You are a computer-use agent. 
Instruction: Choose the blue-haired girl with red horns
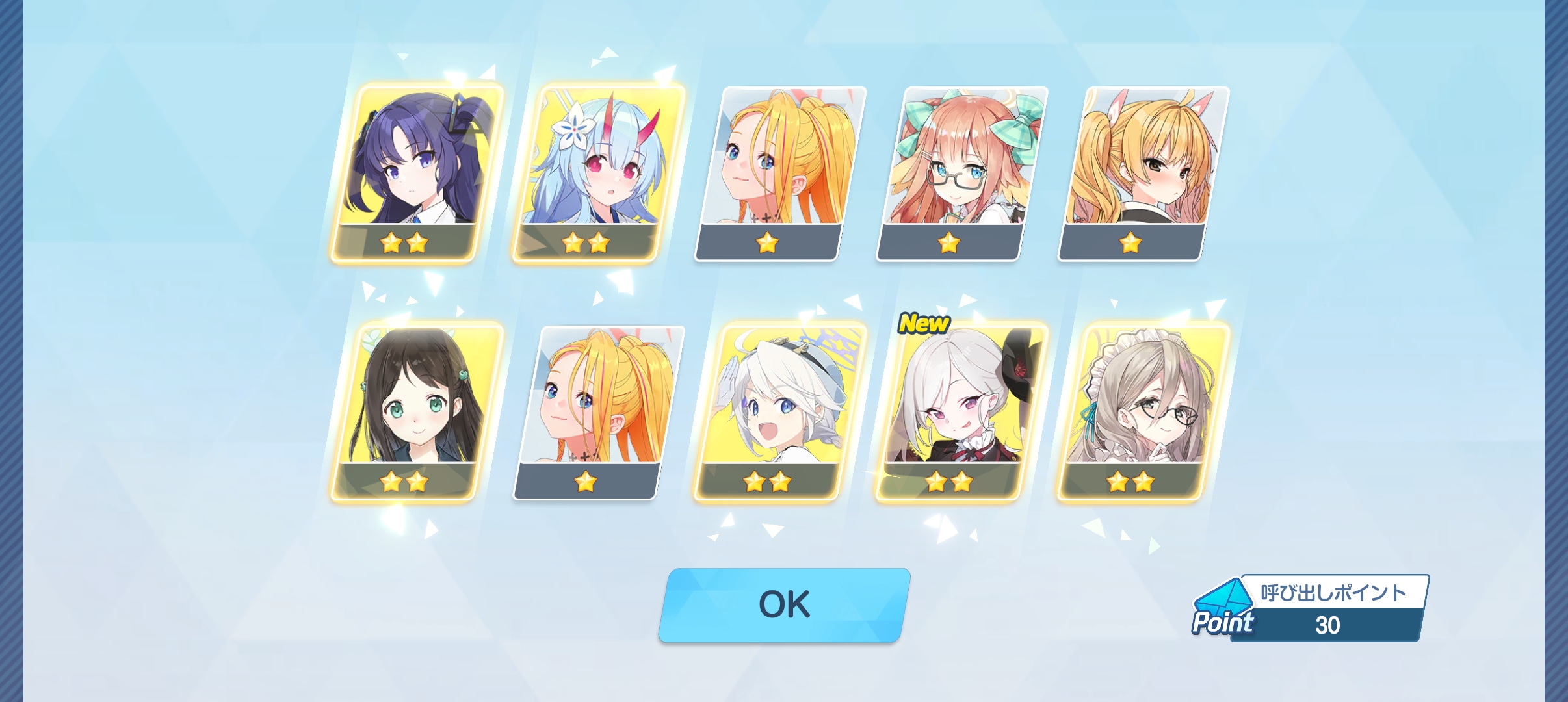pyautogui.click(x=598, y=172)
